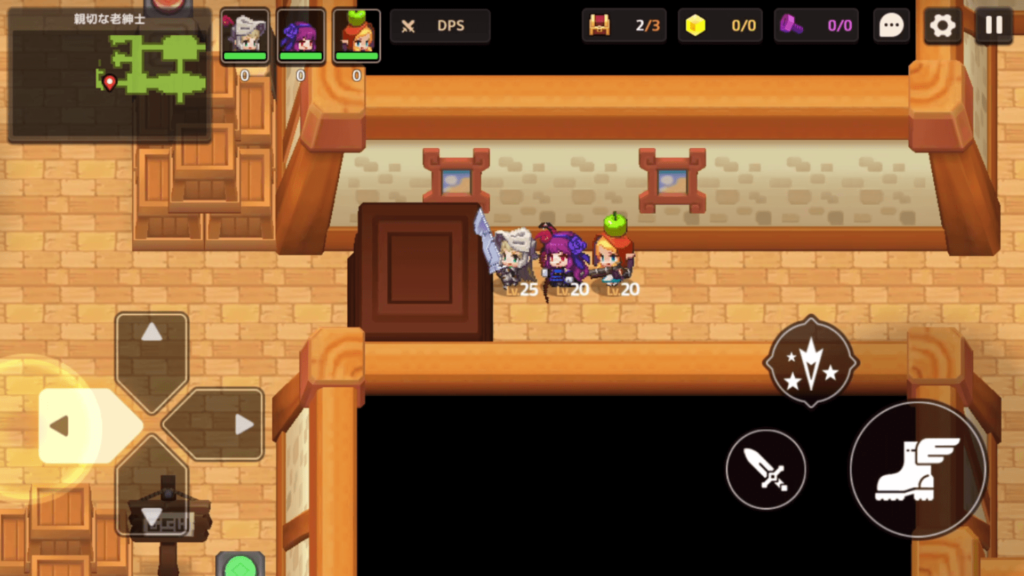Dash using the winged boot button
The image size is (1024, 576).
(x=917, y=470)
